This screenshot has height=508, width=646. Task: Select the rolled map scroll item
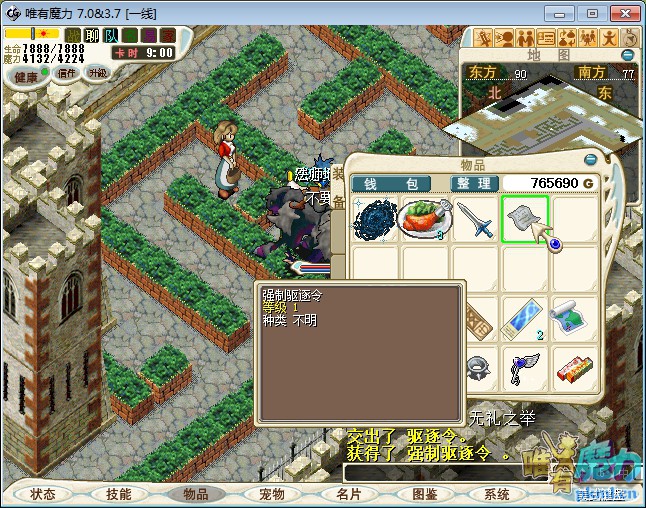pos(574,317)
